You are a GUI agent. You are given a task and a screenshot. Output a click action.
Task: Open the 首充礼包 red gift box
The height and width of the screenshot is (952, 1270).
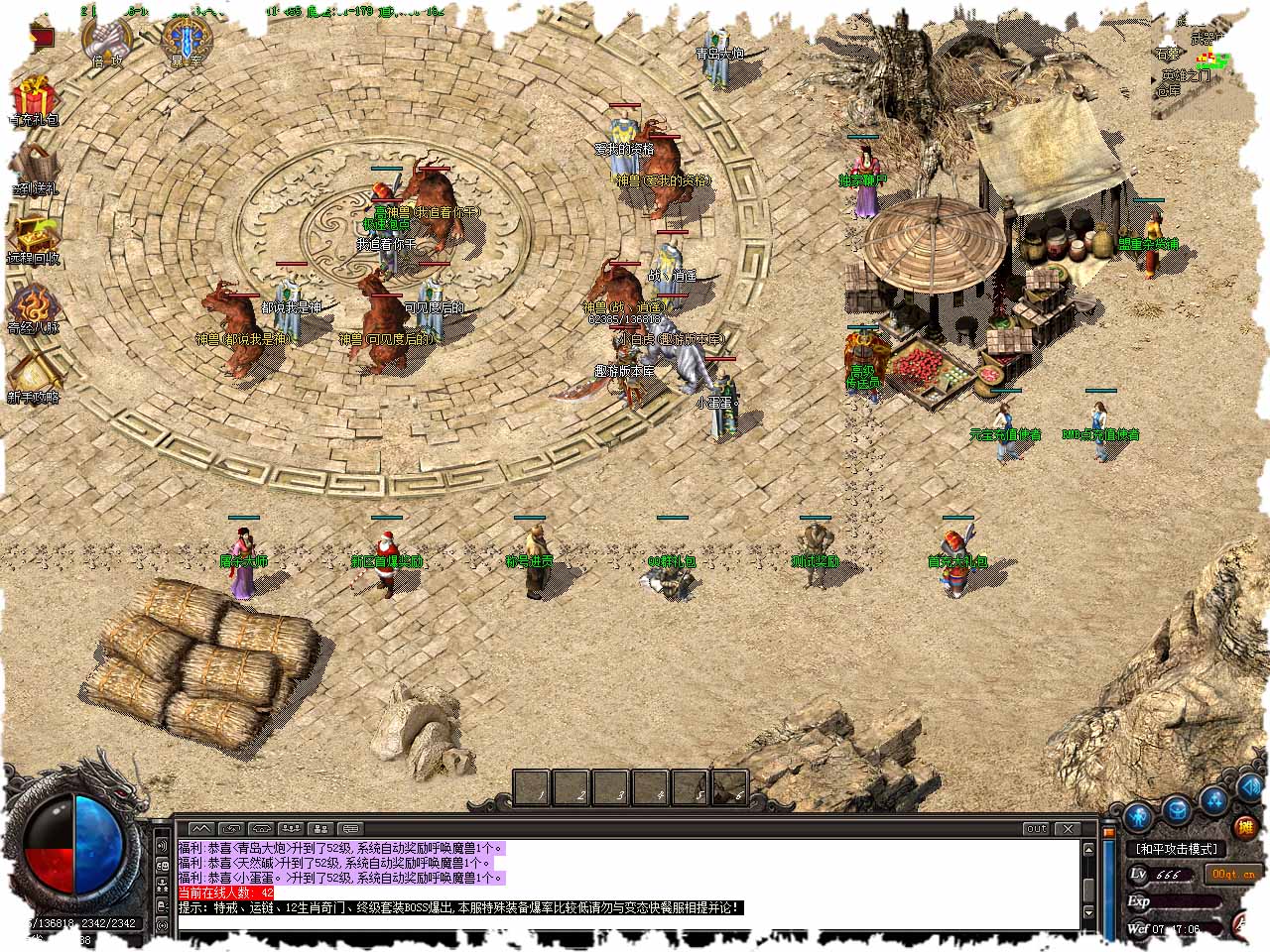pos(34,99)
